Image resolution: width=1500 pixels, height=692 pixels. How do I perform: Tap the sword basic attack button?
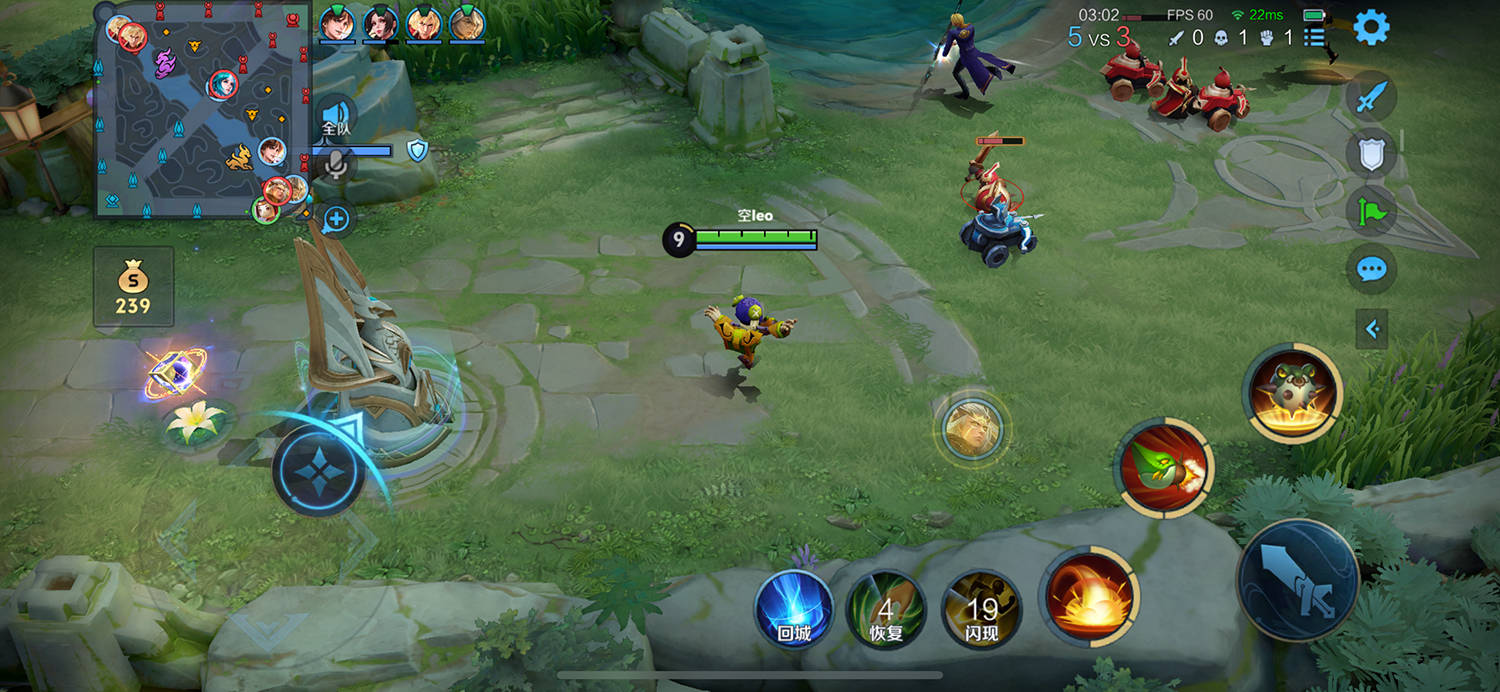[1298, 579]
